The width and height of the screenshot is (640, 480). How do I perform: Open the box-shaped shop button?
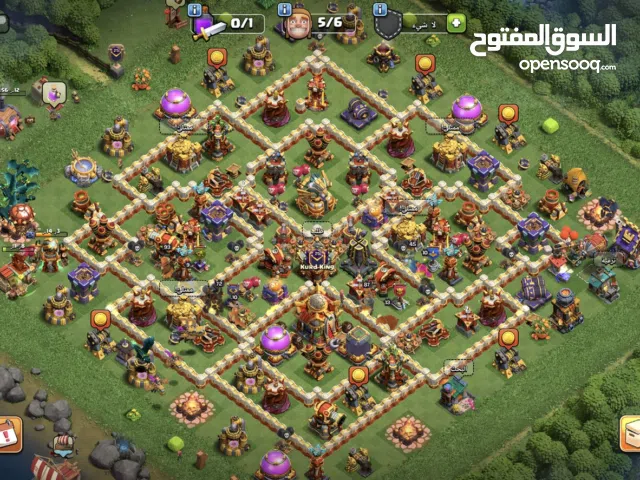(x=630, y=432)
